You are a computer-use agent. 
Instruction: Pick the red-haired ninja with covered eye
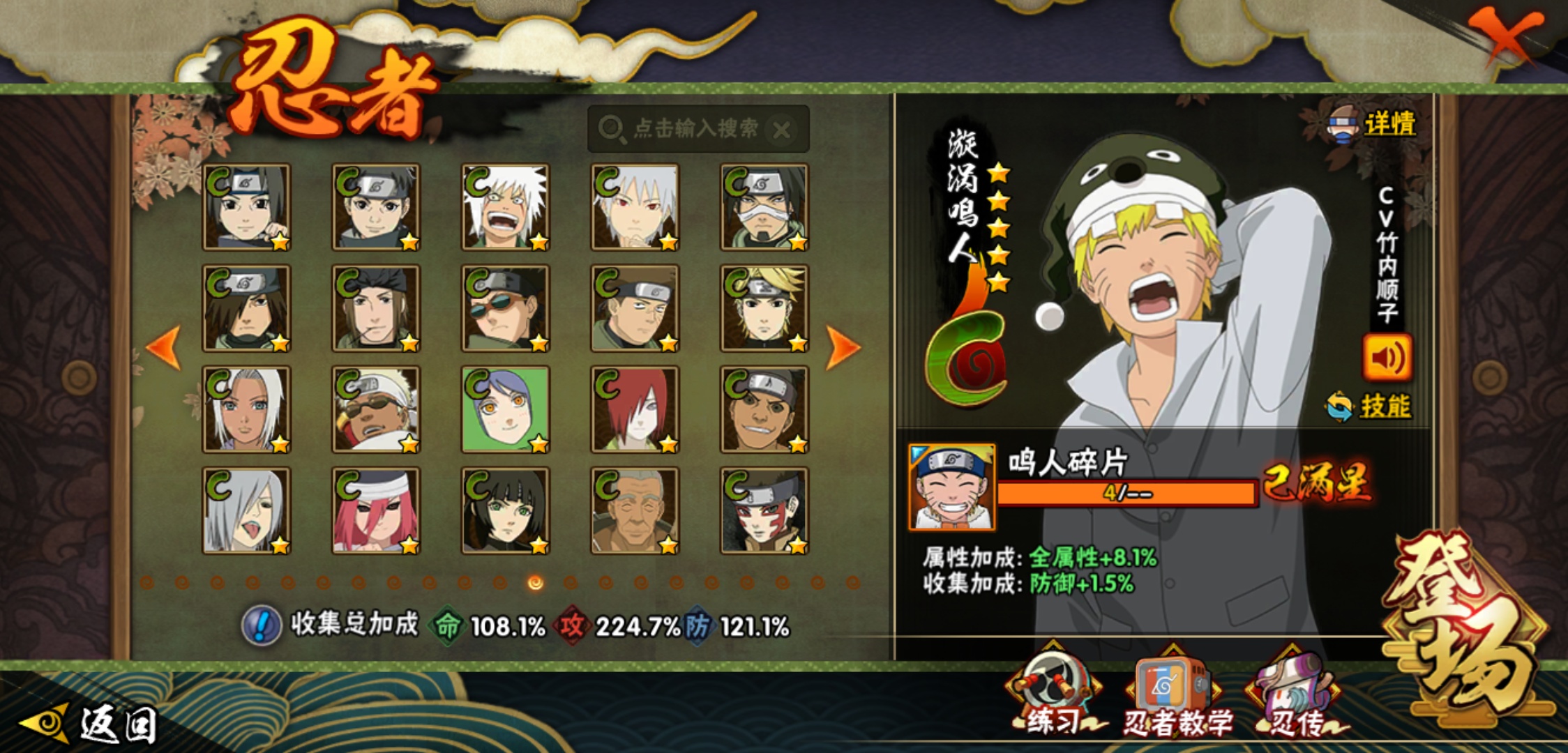(635, 409)
